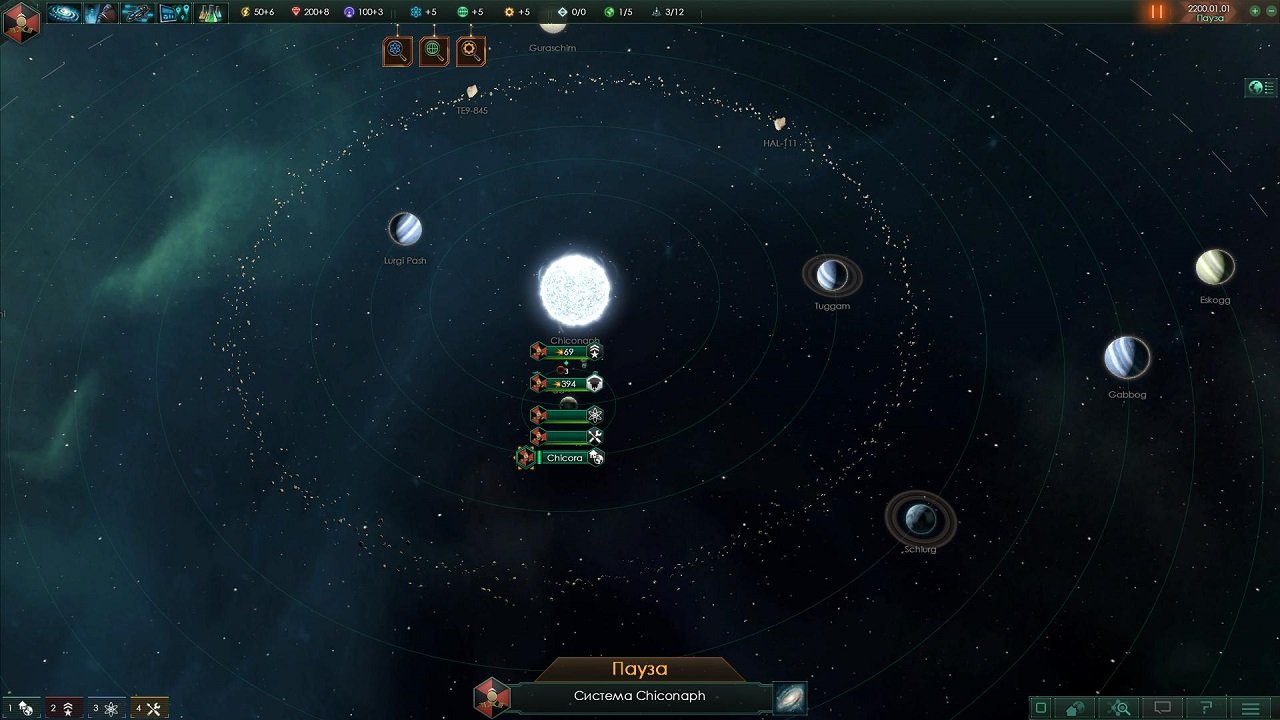Open the Ship Designer toolbar icon

click(x=138, y=14)
